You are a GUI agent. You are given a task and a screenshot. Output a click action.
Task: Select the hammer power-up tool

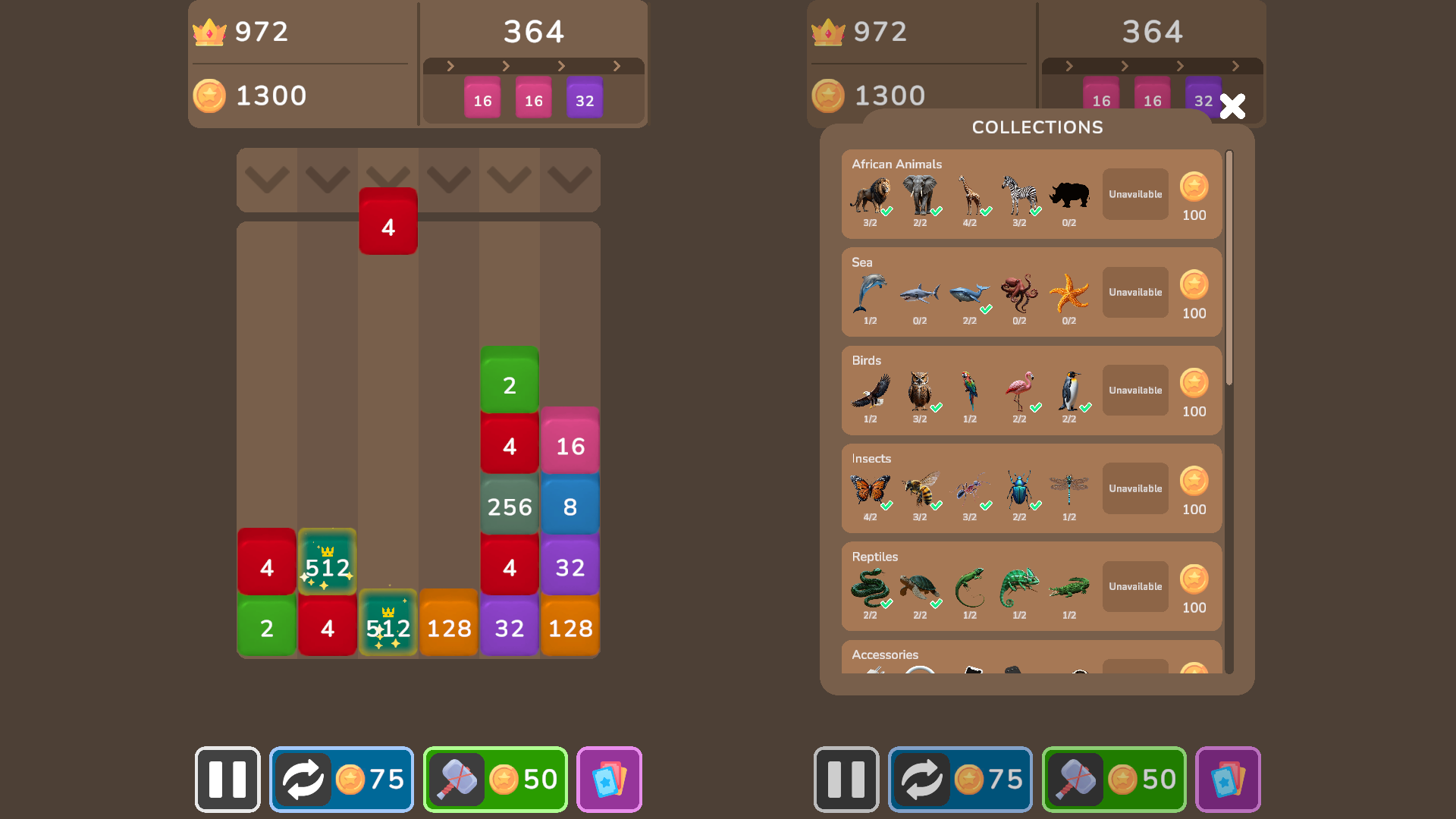(456, 780)
